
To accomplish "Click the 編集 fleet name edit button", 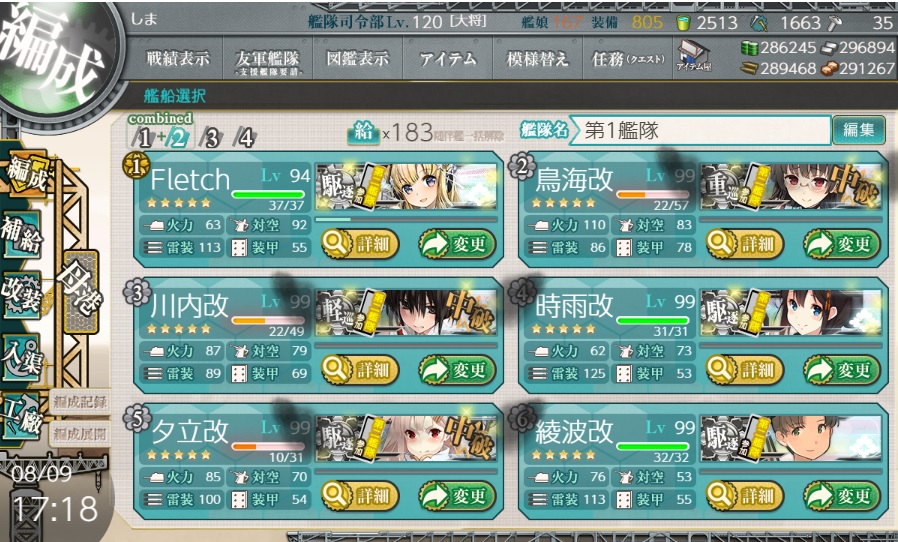I will 858,130.
